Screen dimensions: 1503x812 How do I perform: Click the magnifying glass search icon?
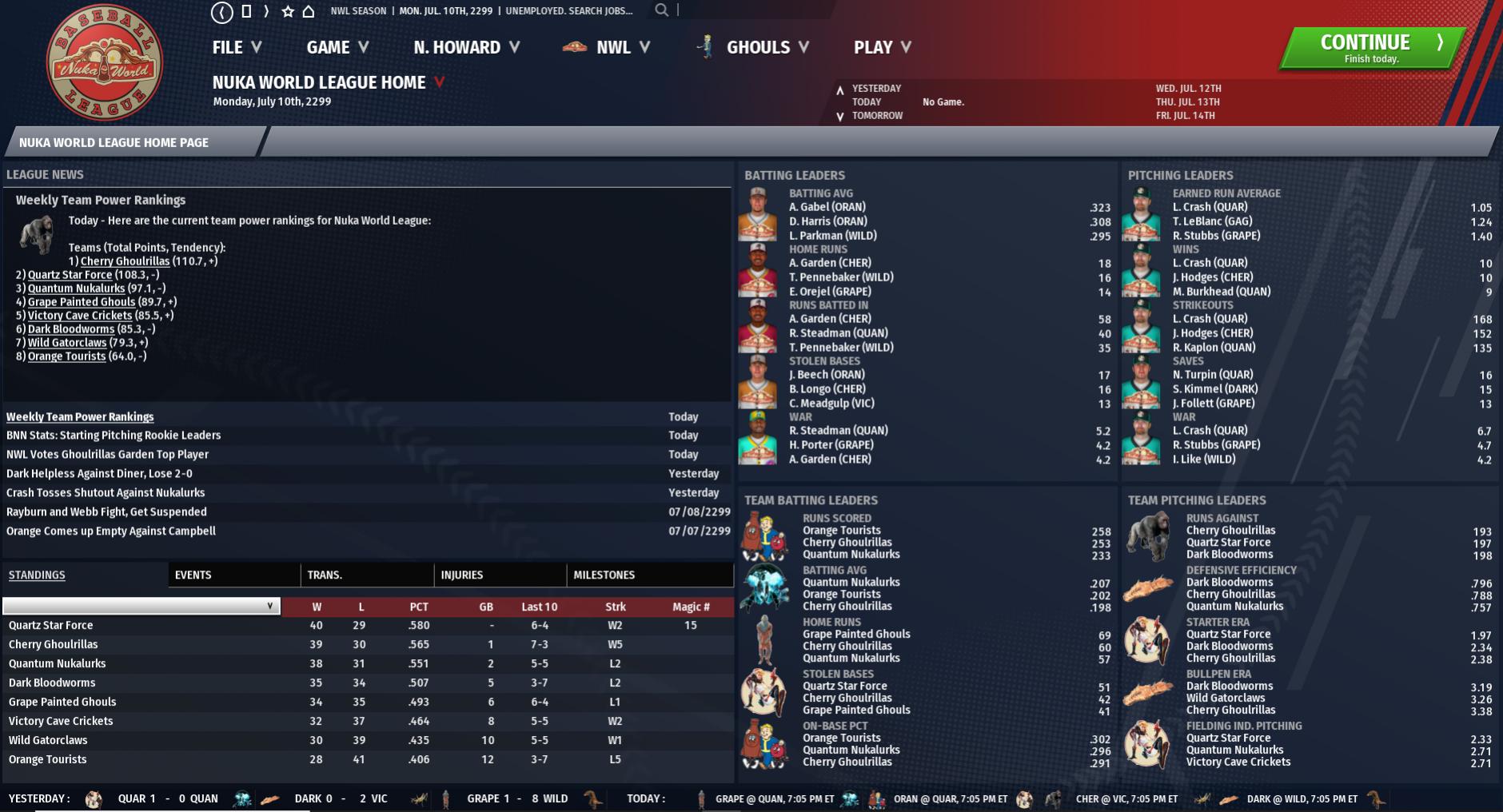[661, 10]
